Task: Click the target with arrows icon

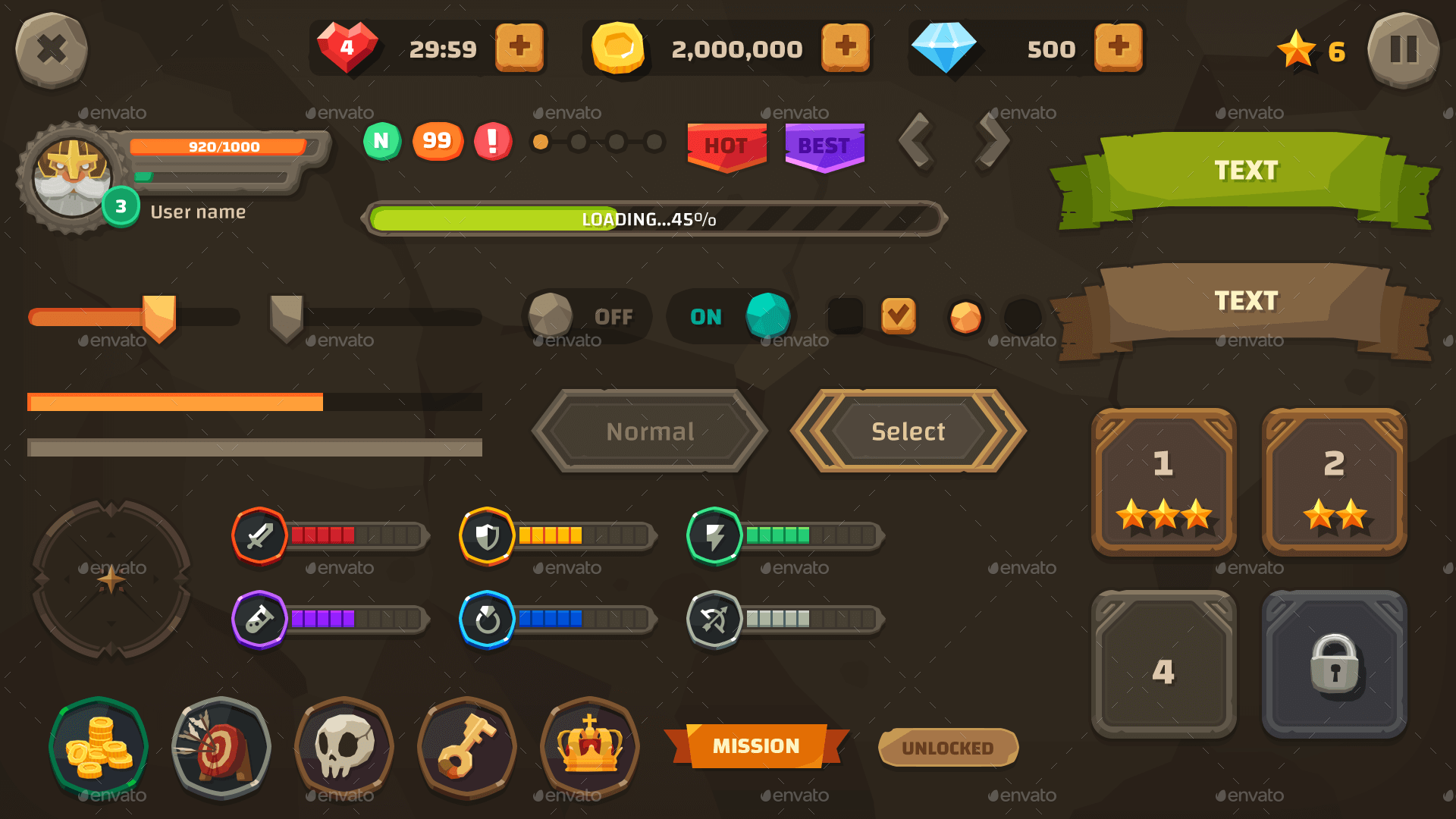Action: tap(221, 747)
